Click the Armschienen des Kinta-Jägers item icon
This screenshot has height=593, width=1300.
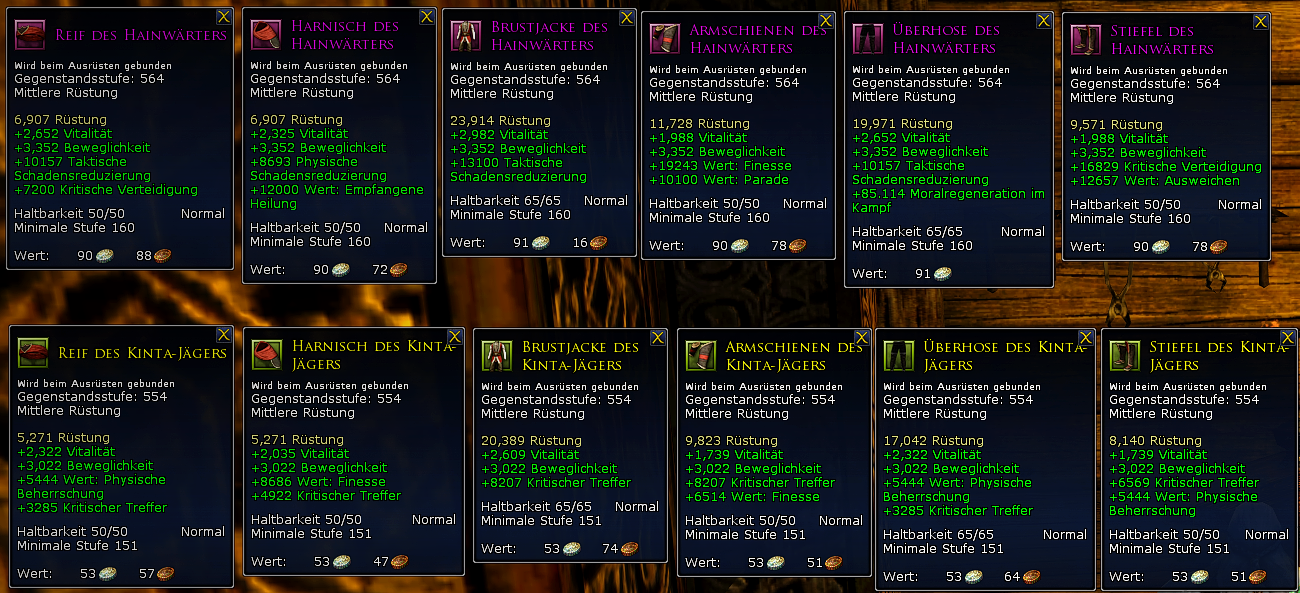[700, 356]
